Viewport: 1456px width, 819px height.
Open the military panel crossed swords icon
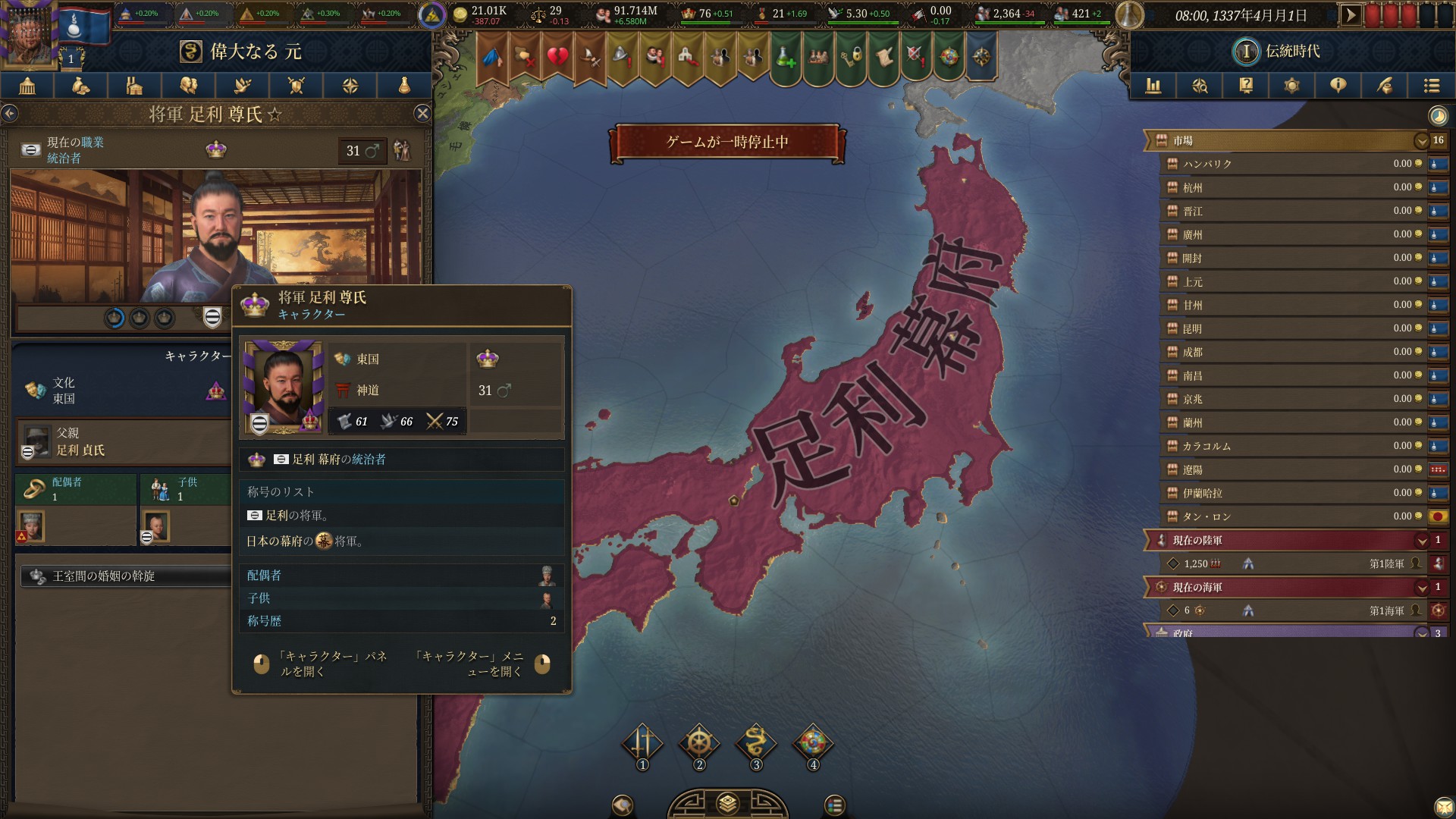pyautogui.click(x=295, y=86)
